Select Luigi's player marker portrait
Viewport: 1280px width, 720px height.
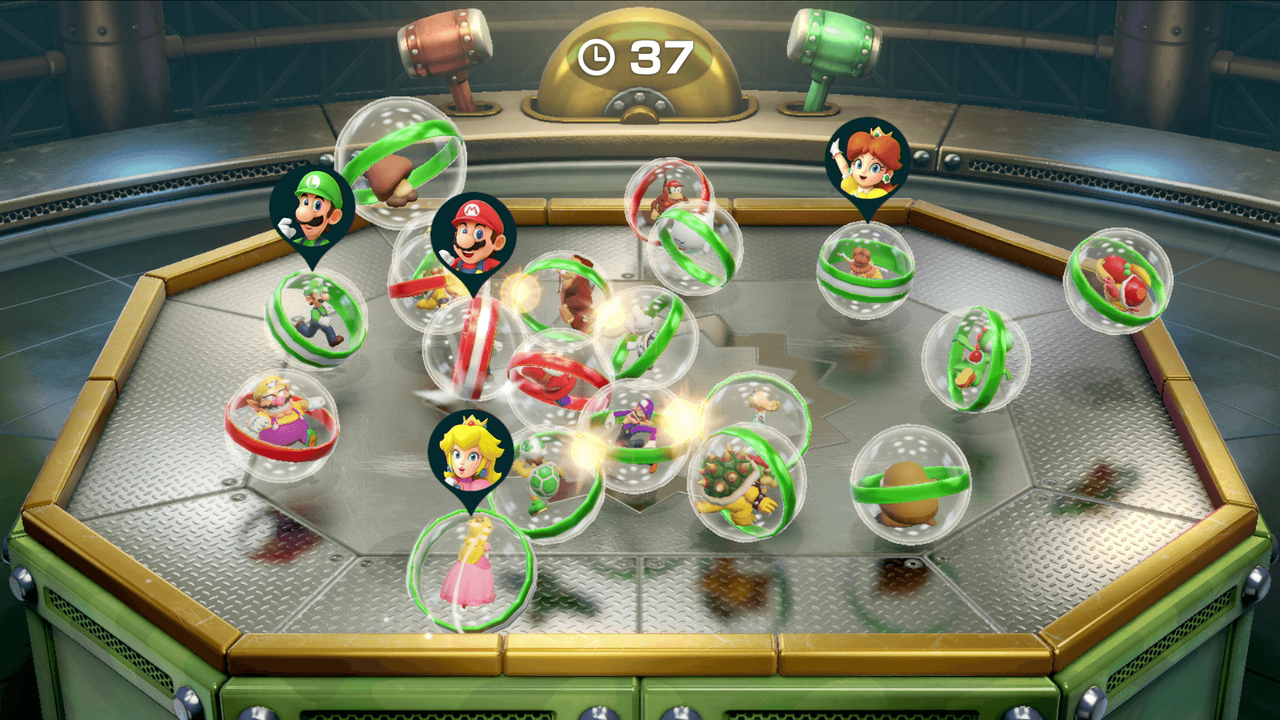312,208
